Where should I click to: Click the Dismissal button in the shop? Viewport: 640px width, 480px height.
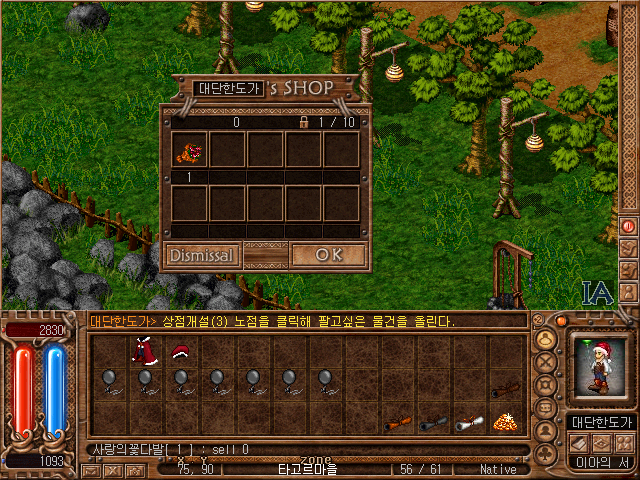click(x=202, y=255)
